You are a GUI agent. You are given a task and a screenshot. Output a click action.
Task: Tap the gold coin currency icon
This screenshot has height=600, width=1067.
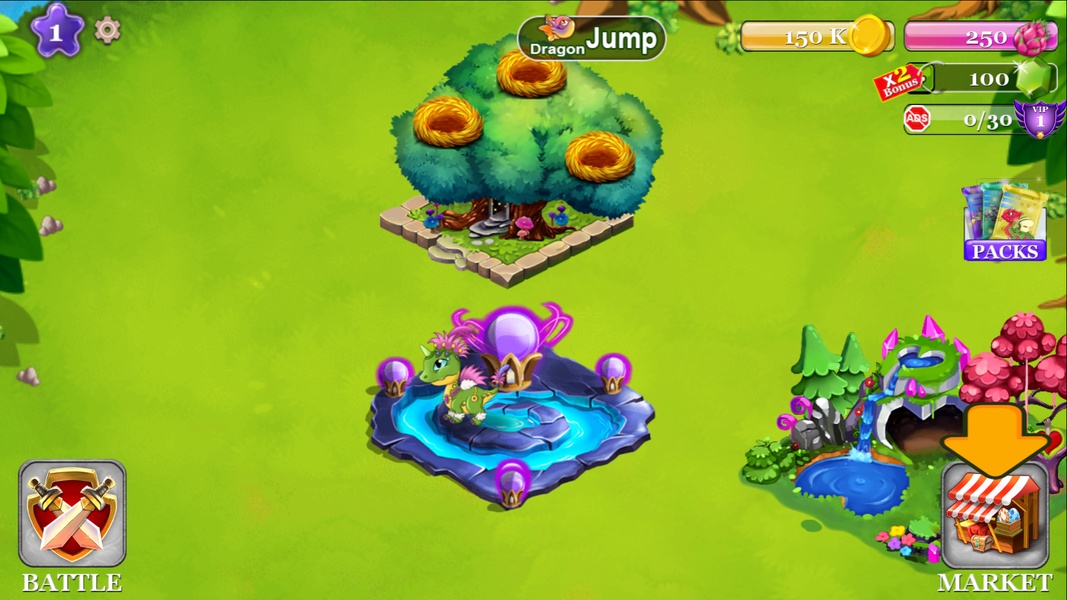[x=869, y=36]
